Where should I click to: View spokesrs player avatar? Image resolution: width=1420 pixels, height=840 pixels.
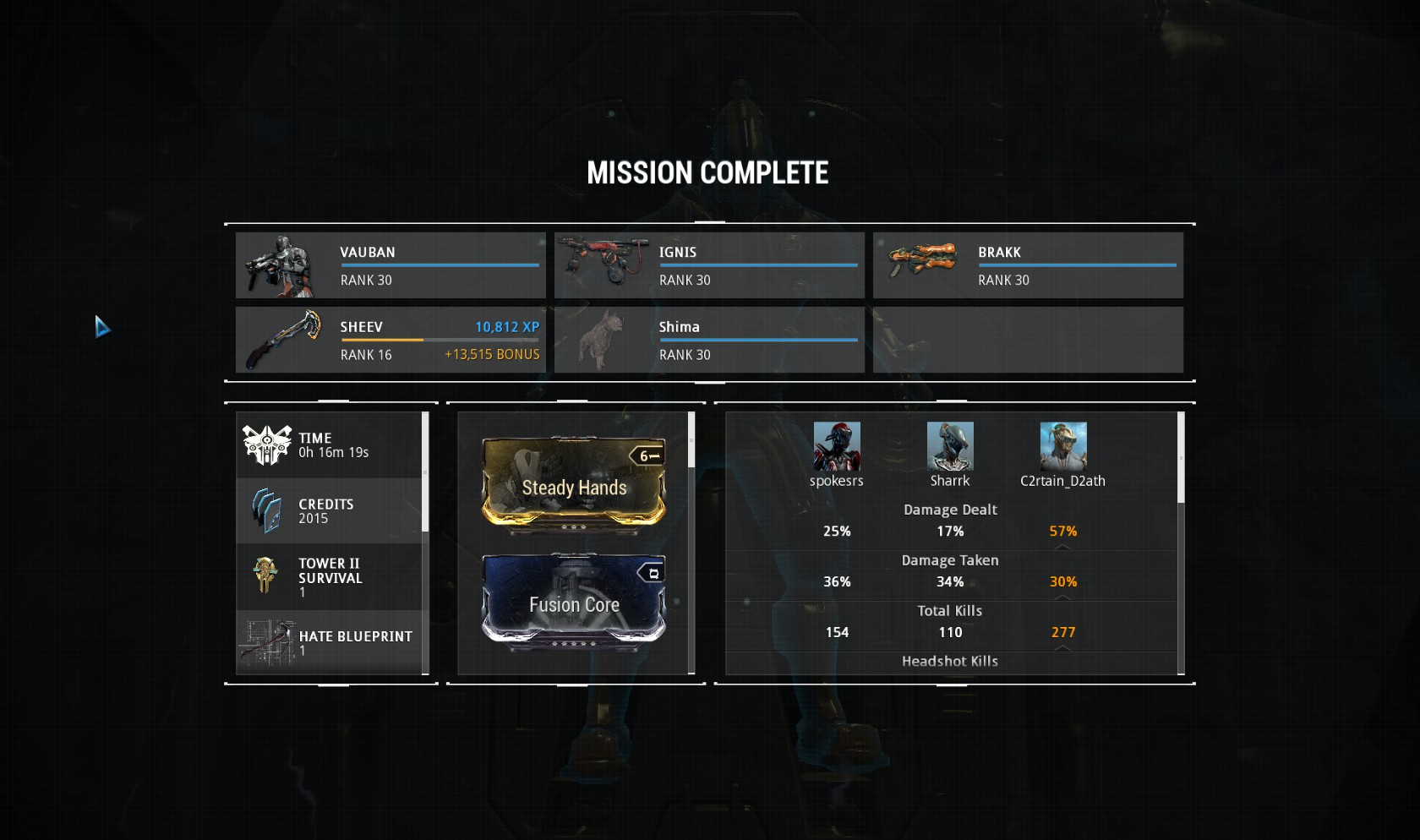pyautogui.click(x=837, y=446)
